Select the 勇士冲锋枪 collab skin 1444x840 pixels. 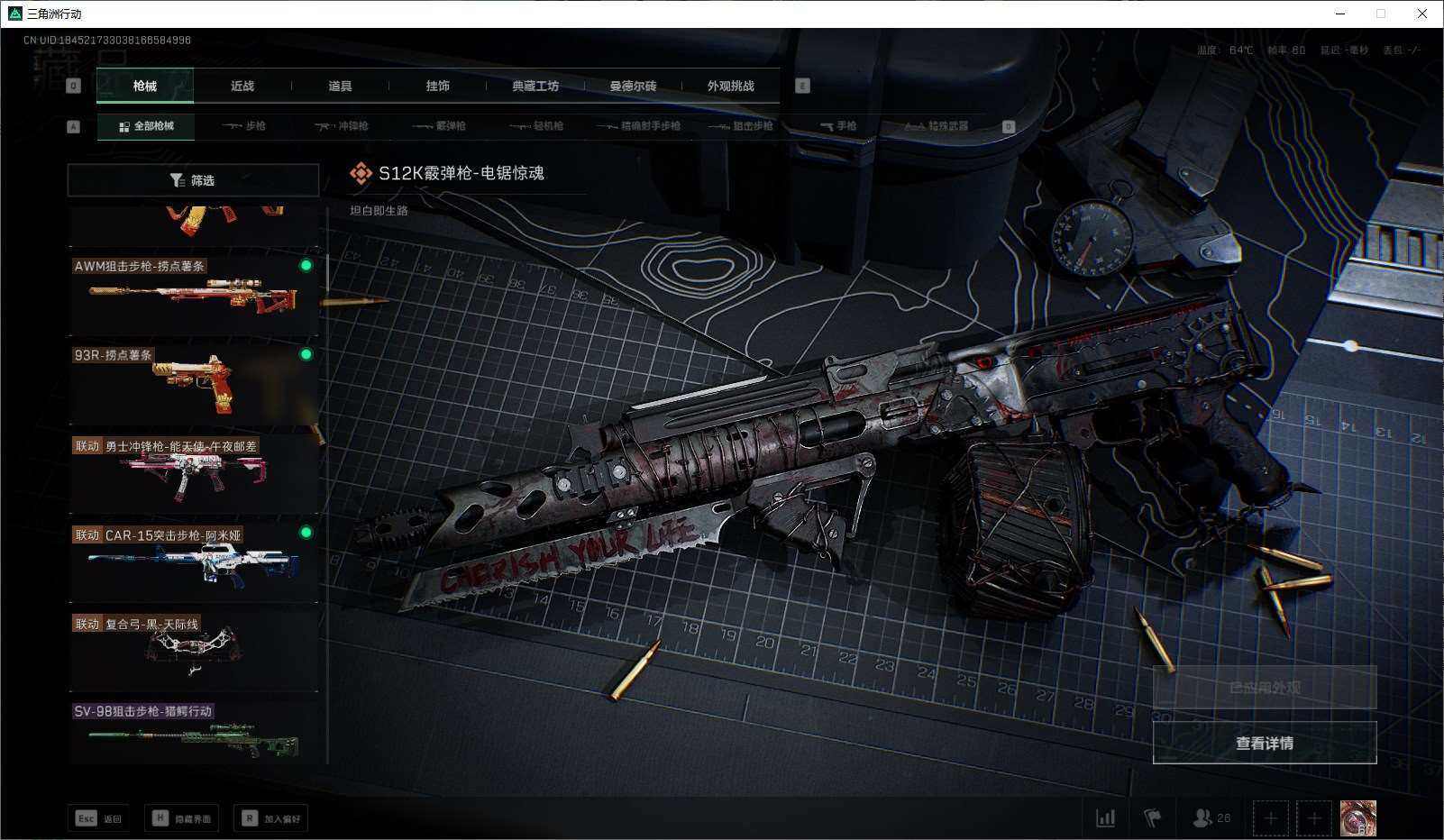193,472
